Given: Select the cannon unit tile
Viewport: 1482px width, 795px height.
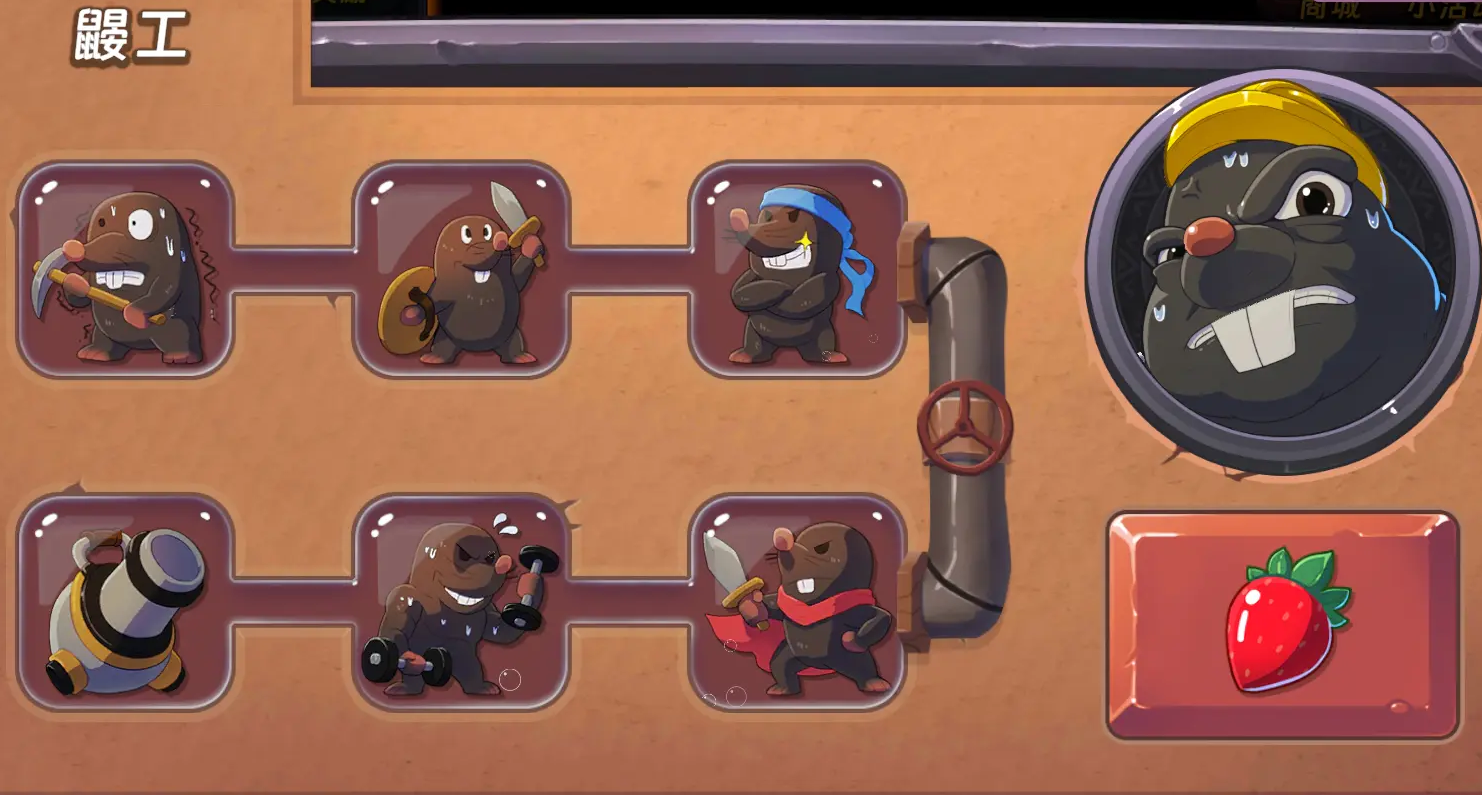Looking at the screenshot, I should 125,602.
